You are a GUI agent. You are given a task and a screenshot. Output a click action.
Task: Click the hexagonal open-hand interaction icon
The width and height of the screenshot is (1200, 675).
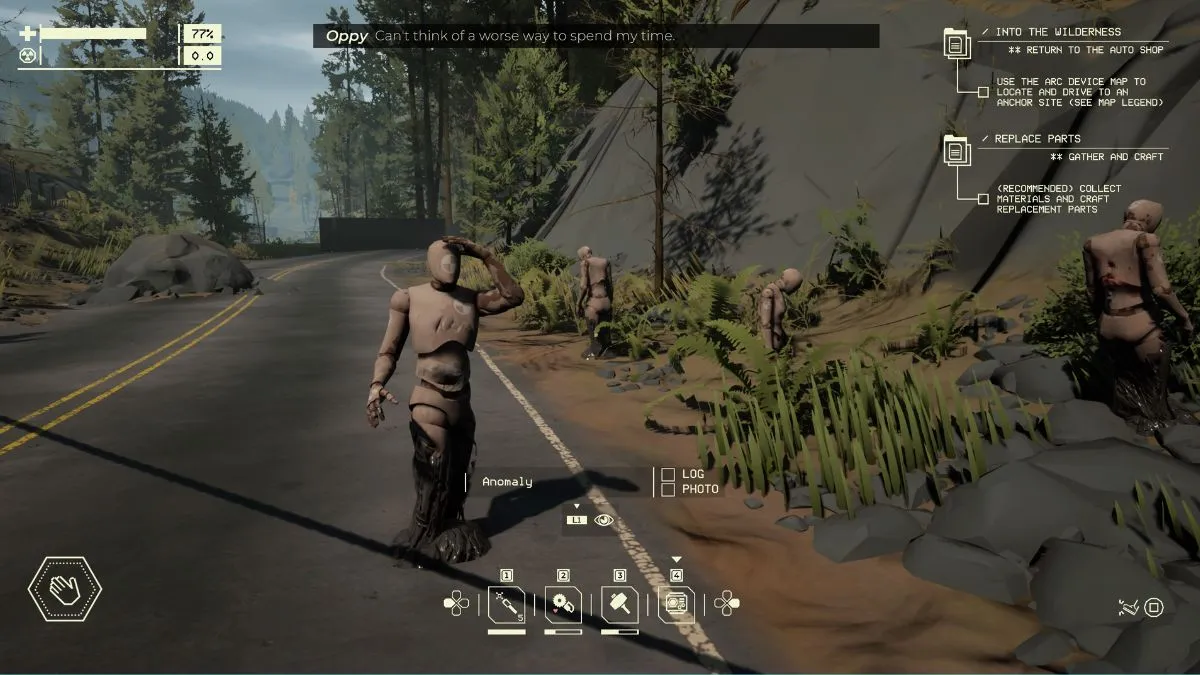coord(65,590)
